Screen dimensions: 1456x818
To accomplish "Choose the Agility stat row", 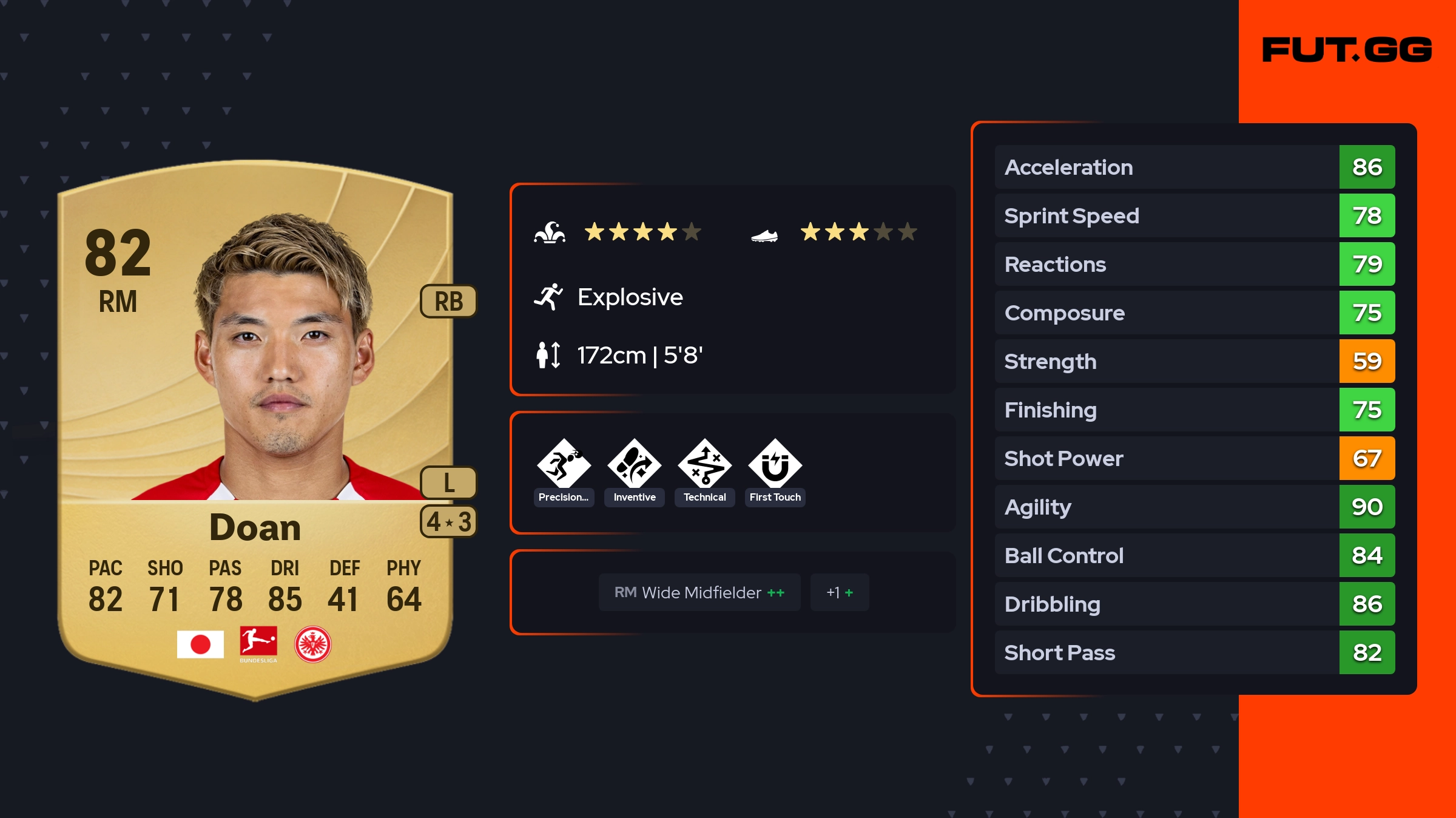I will click(x=1194, y=507).
